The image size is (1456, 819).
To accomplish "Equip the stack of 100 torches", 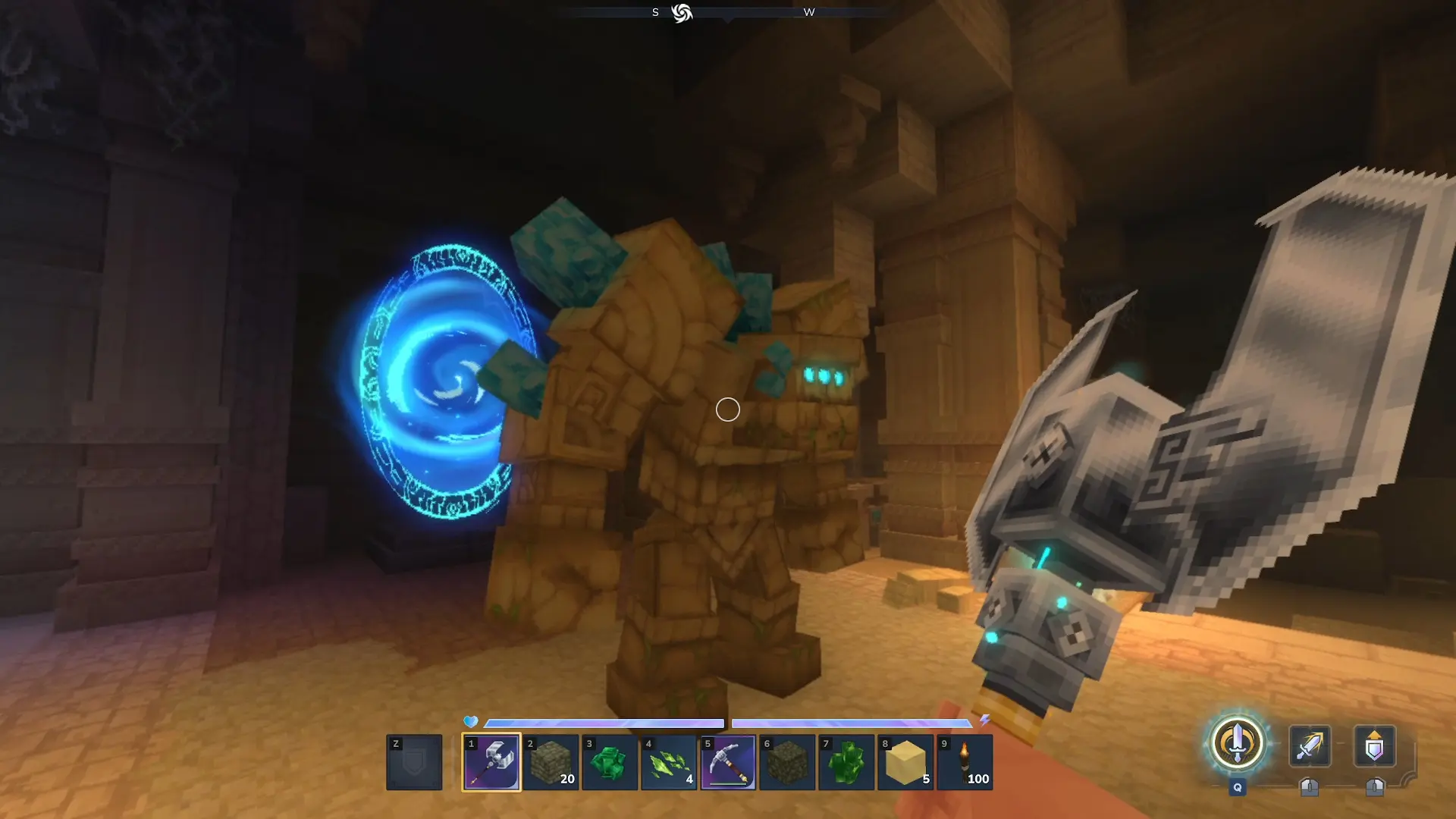I will 965,762.
